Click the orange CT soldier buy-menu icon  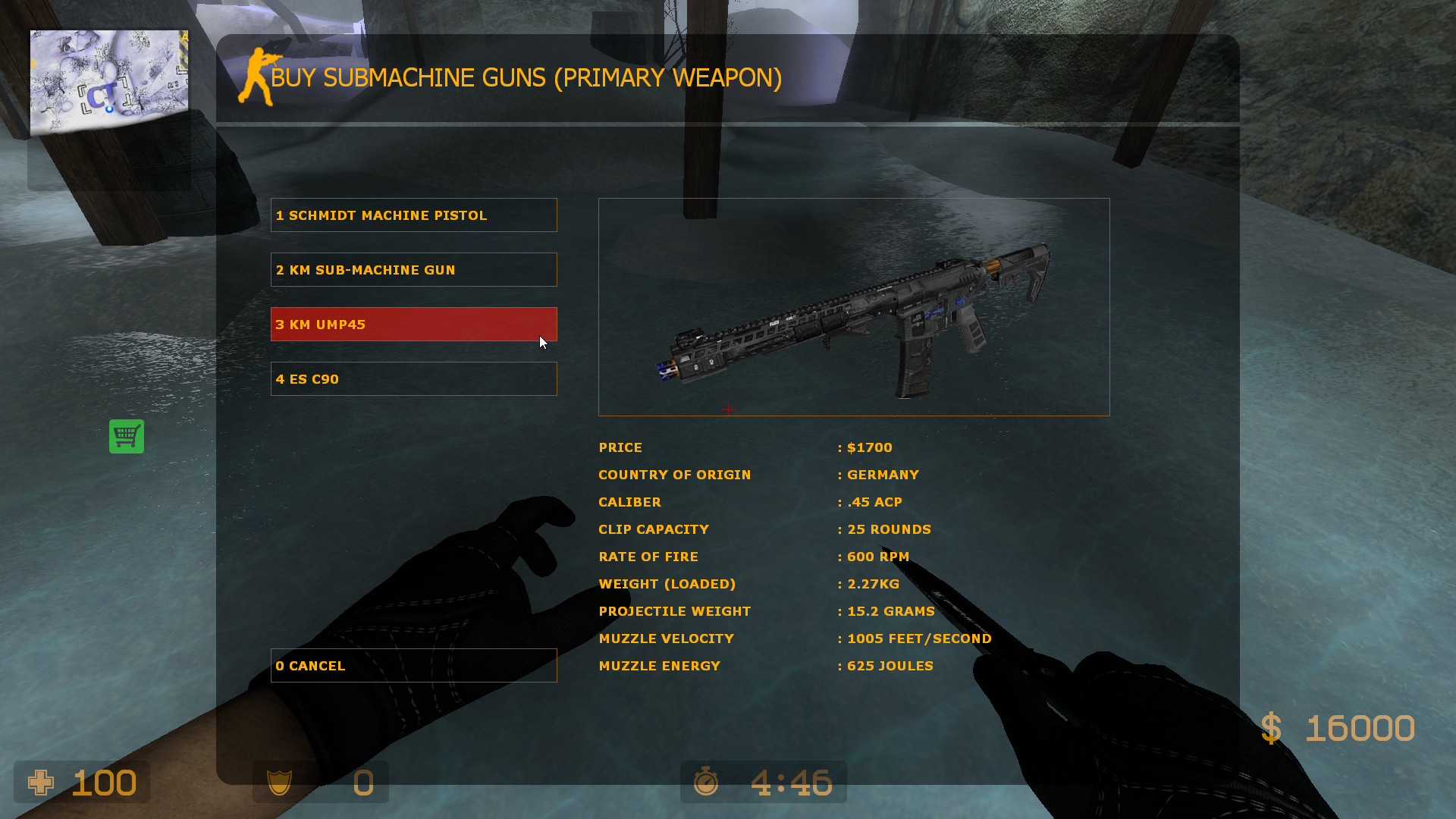click(x=258, y=76)
